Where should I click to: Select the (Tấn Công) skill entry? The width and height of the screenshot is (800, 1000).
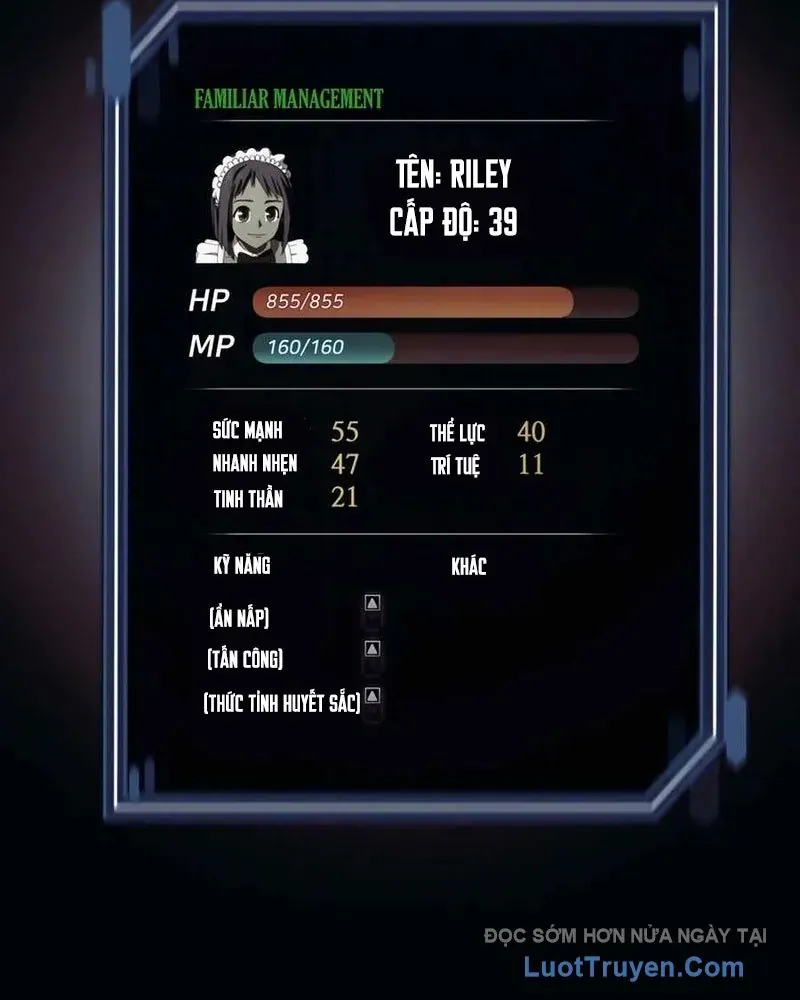(x=245, y=659)
